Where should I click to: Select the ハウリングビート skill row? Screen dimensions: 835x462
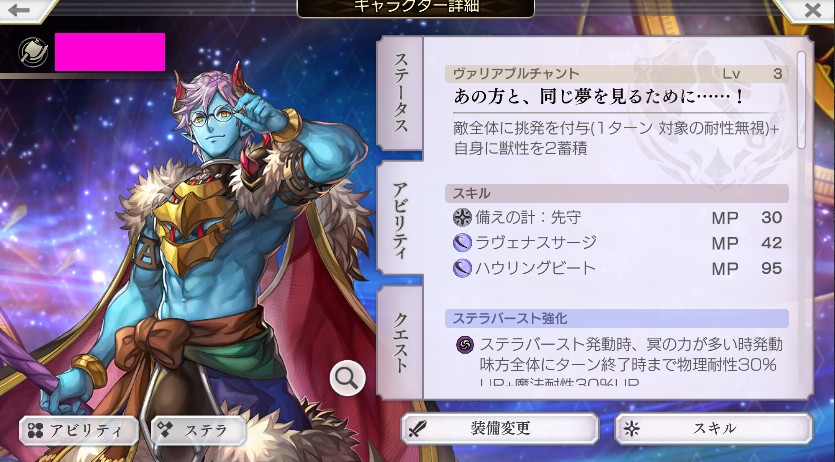[616, 268]
